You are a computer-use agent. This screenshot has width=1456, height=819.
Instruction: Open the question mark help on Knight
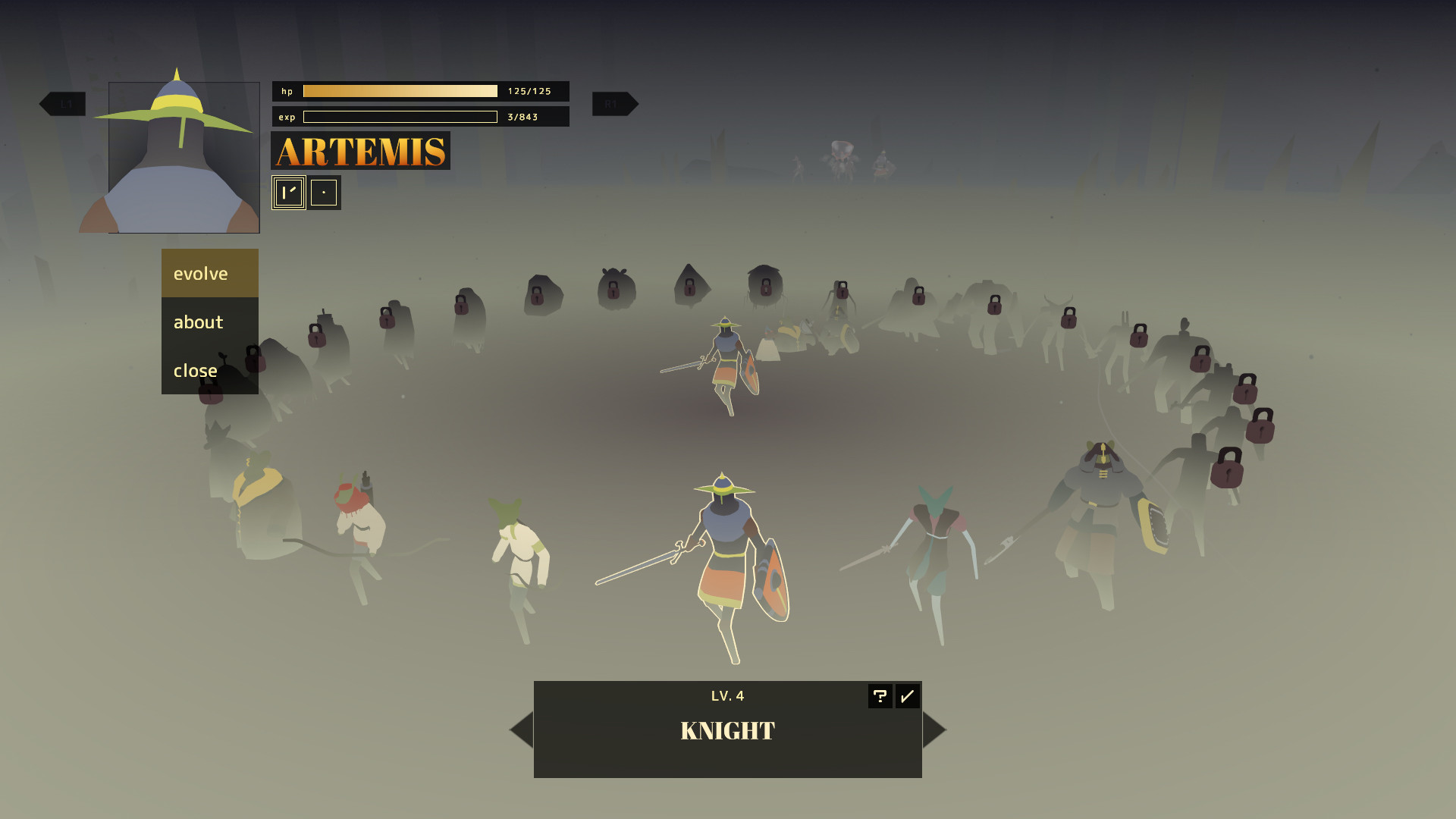[x=880, y=696]
